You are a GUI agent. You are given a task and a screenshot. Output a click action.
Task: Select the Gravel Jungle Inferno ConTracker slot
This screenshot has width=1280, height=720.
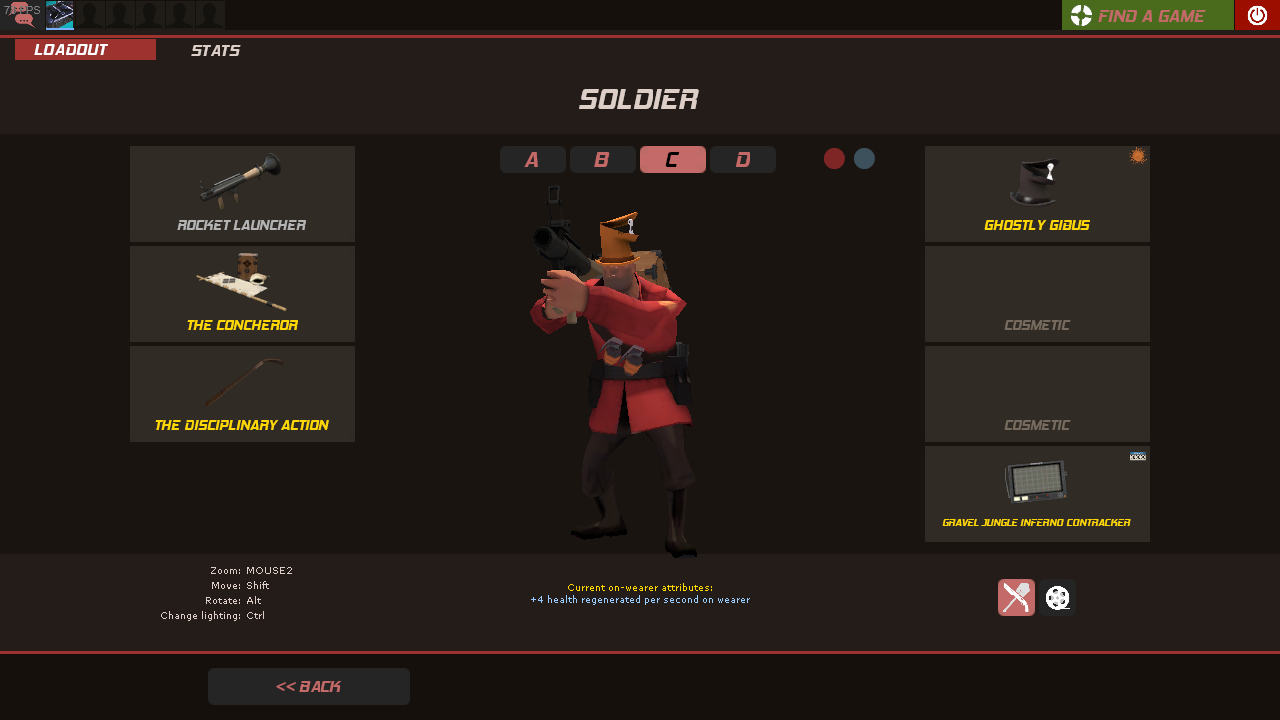(x=1037, y=494)
